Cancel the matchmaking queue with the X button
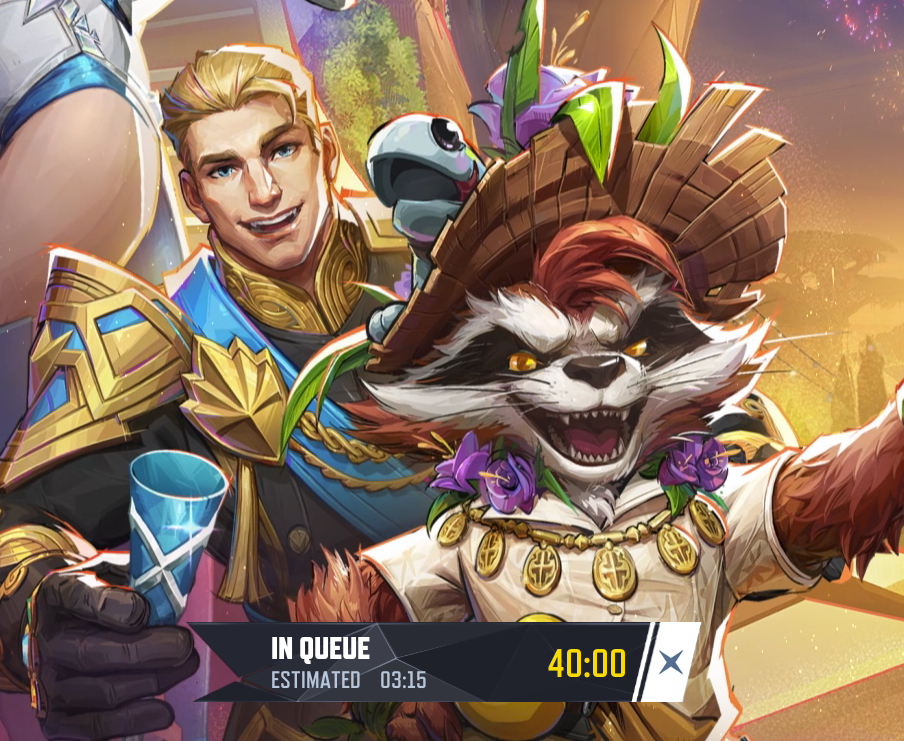Viewport: 904px width, 741px height. [671, 661]
